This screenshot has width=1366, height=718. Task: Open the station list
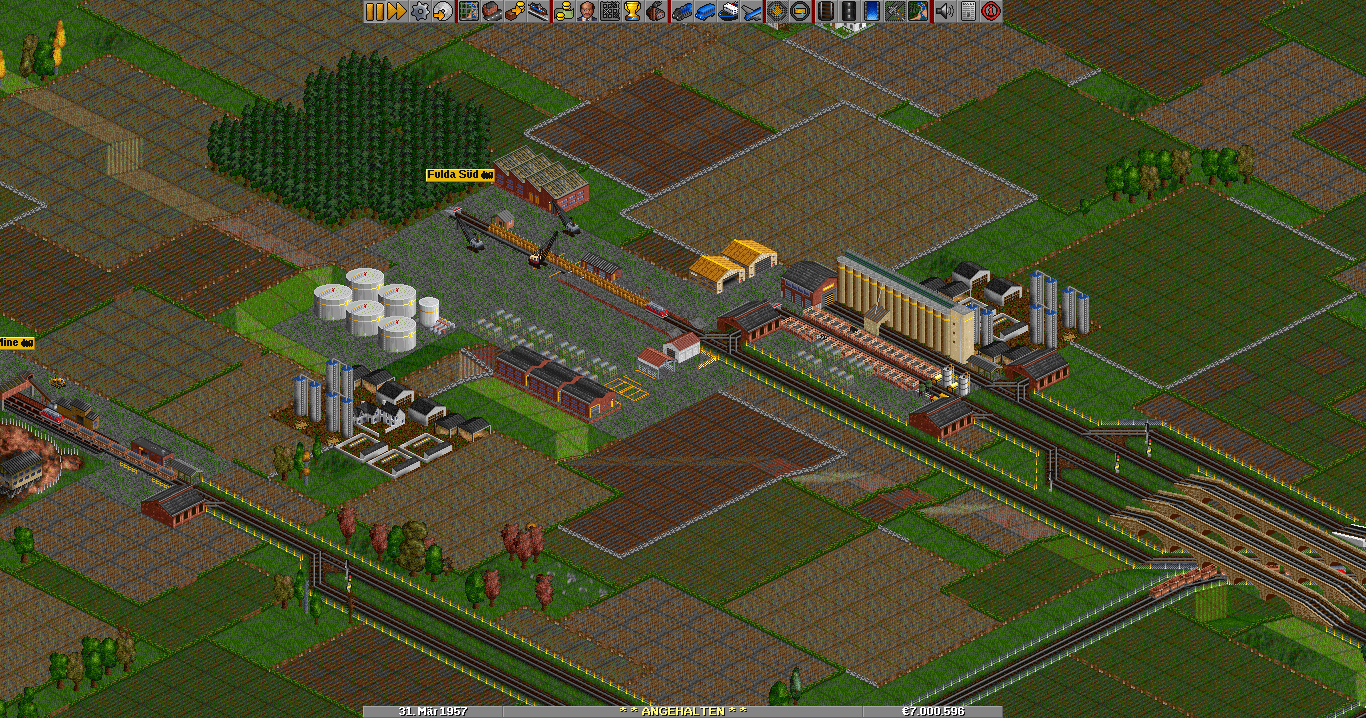(539, 11)
